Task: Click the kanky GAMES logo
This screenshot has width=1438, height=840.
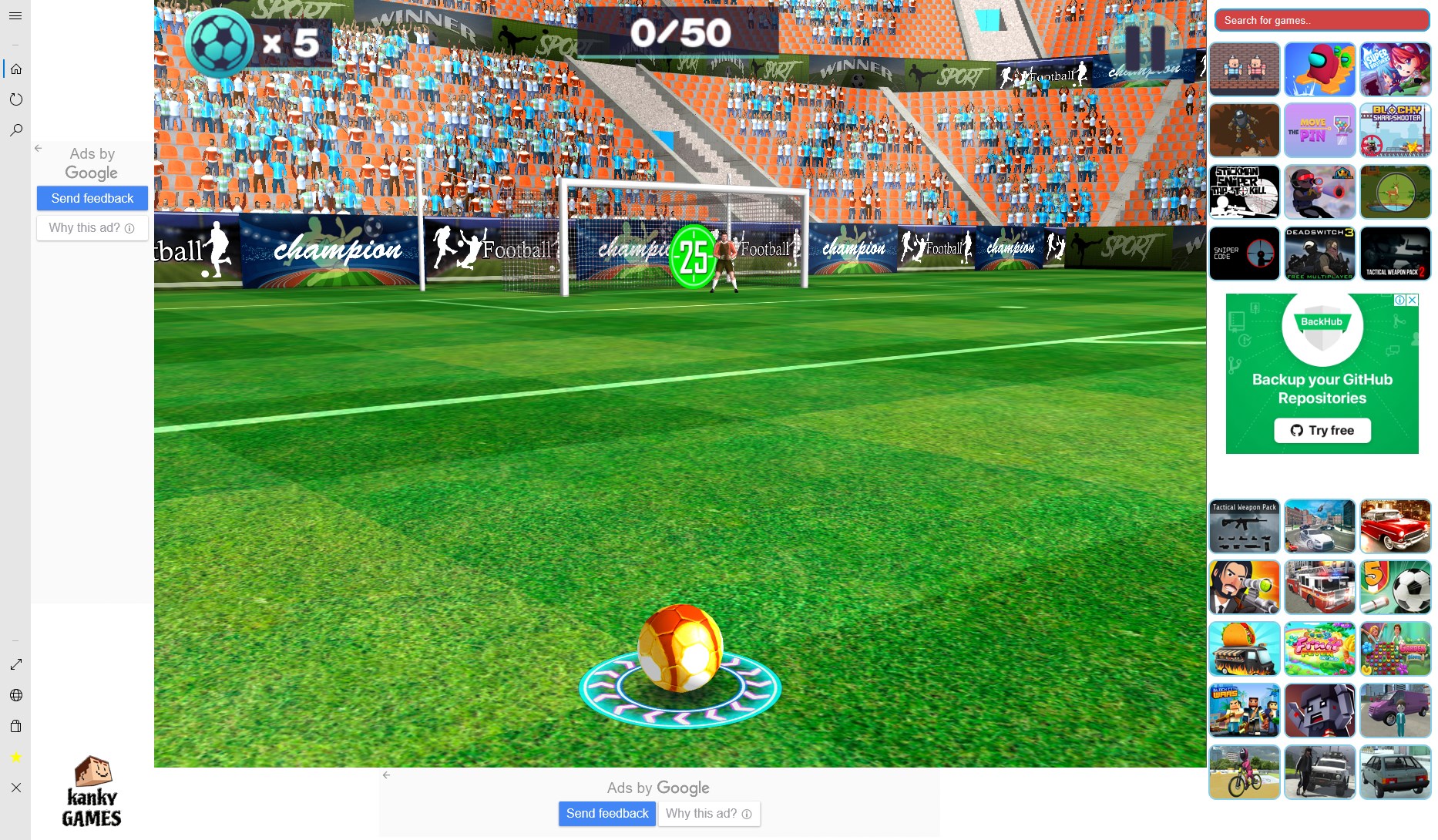Action: coord(91,792)
